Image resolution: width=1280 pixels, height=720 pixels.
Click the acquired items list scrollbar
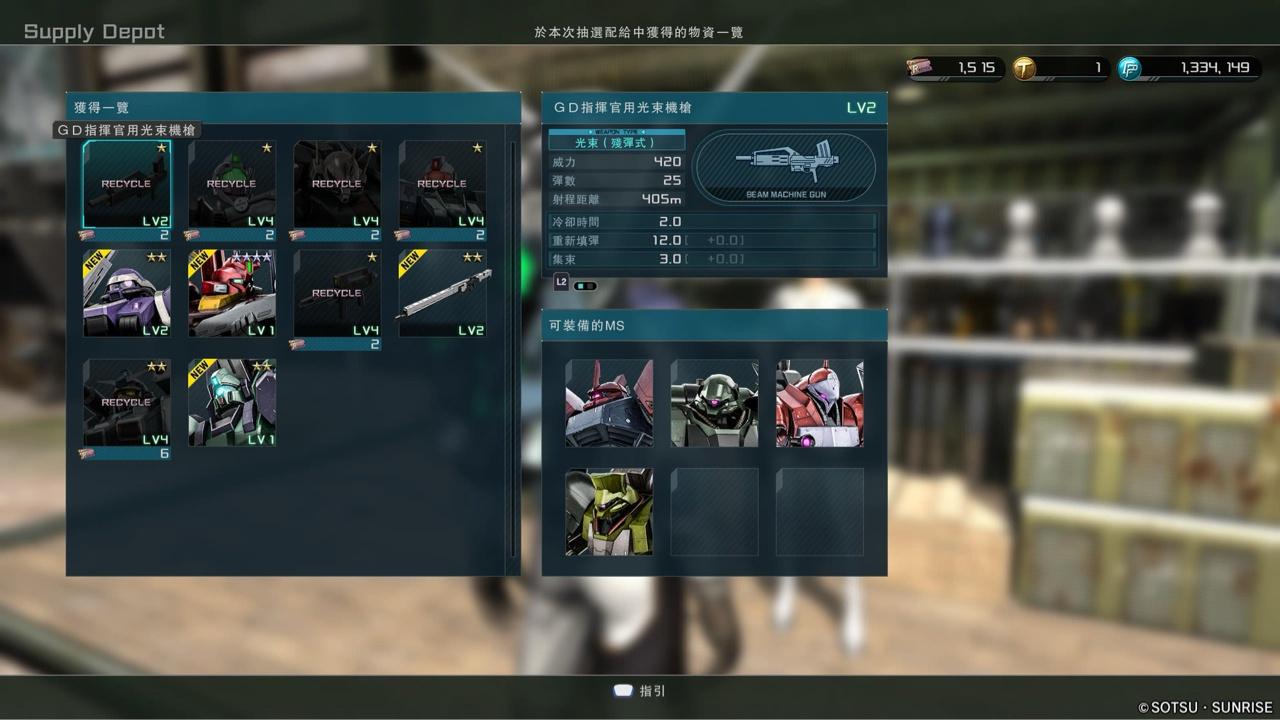pos(514,350)
